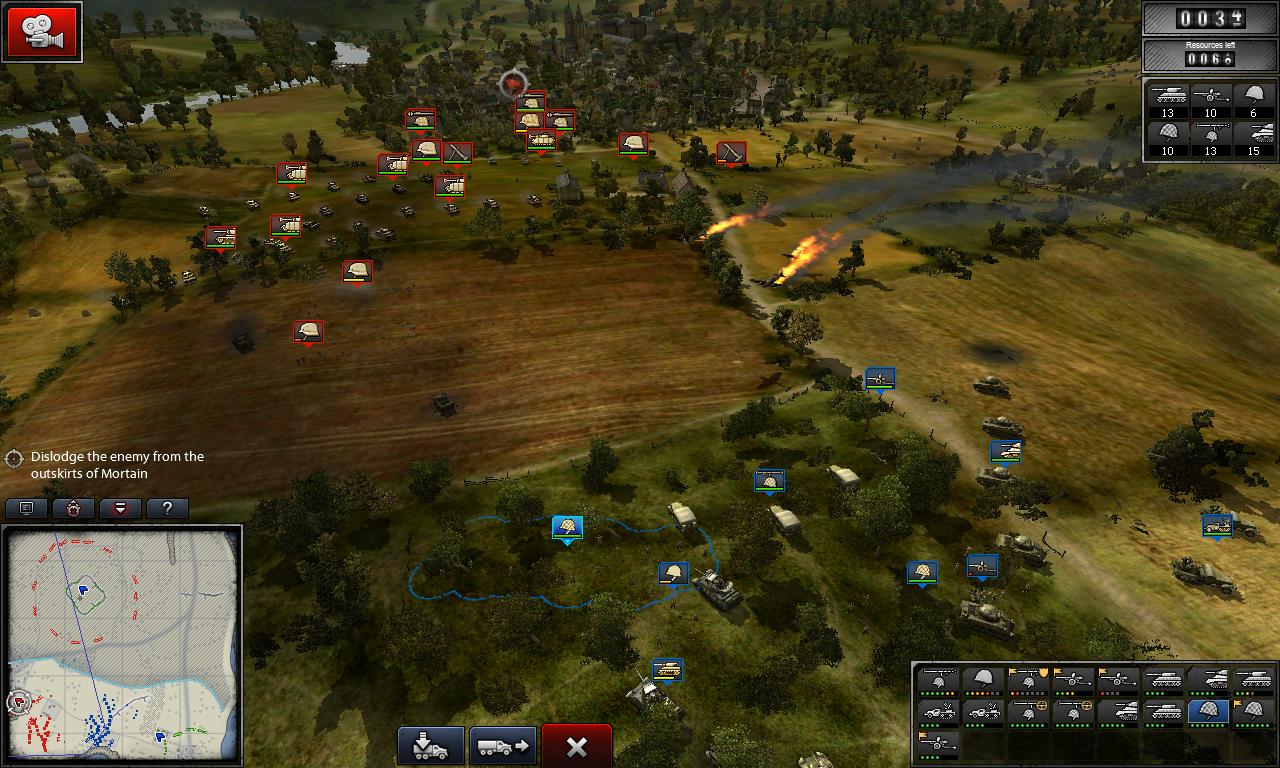Image resolution: width=1280 pixels, height=768 pixels.
Task: Load infantry into the truck
Action: (431, 746)
